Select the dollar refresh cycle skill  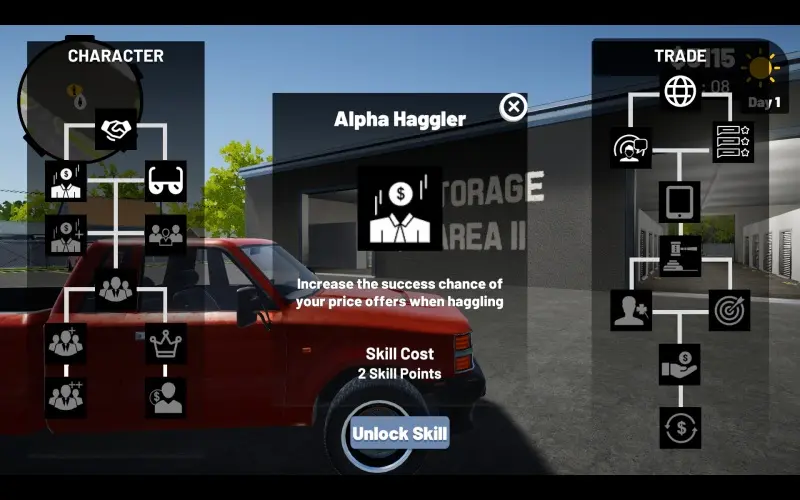[680, 428]
